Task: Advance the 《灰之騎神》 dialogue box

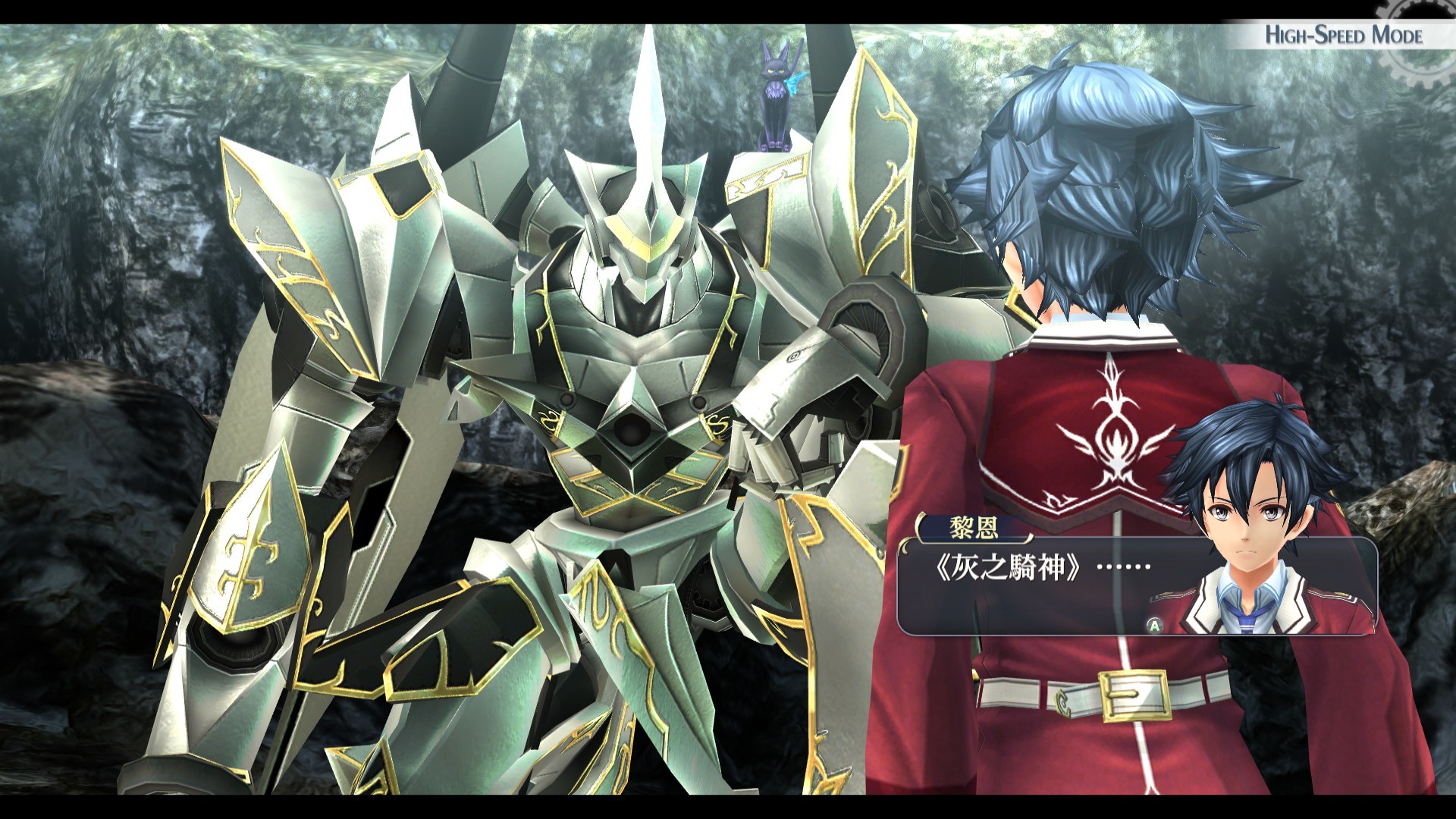Action: [1154, 625]
